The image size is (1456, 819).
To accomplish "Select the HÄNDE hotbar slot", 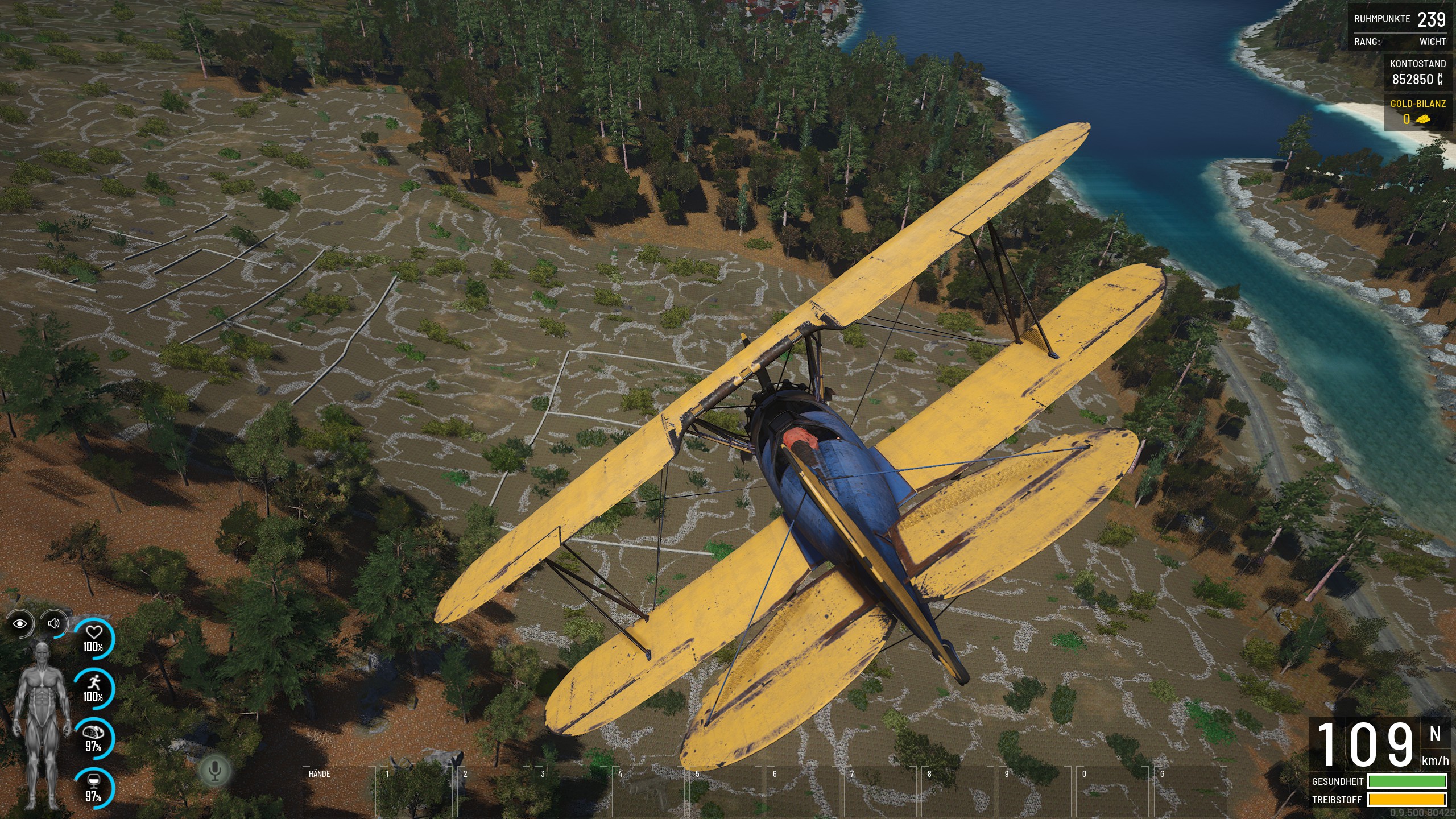I will click(x=339, y=792).
